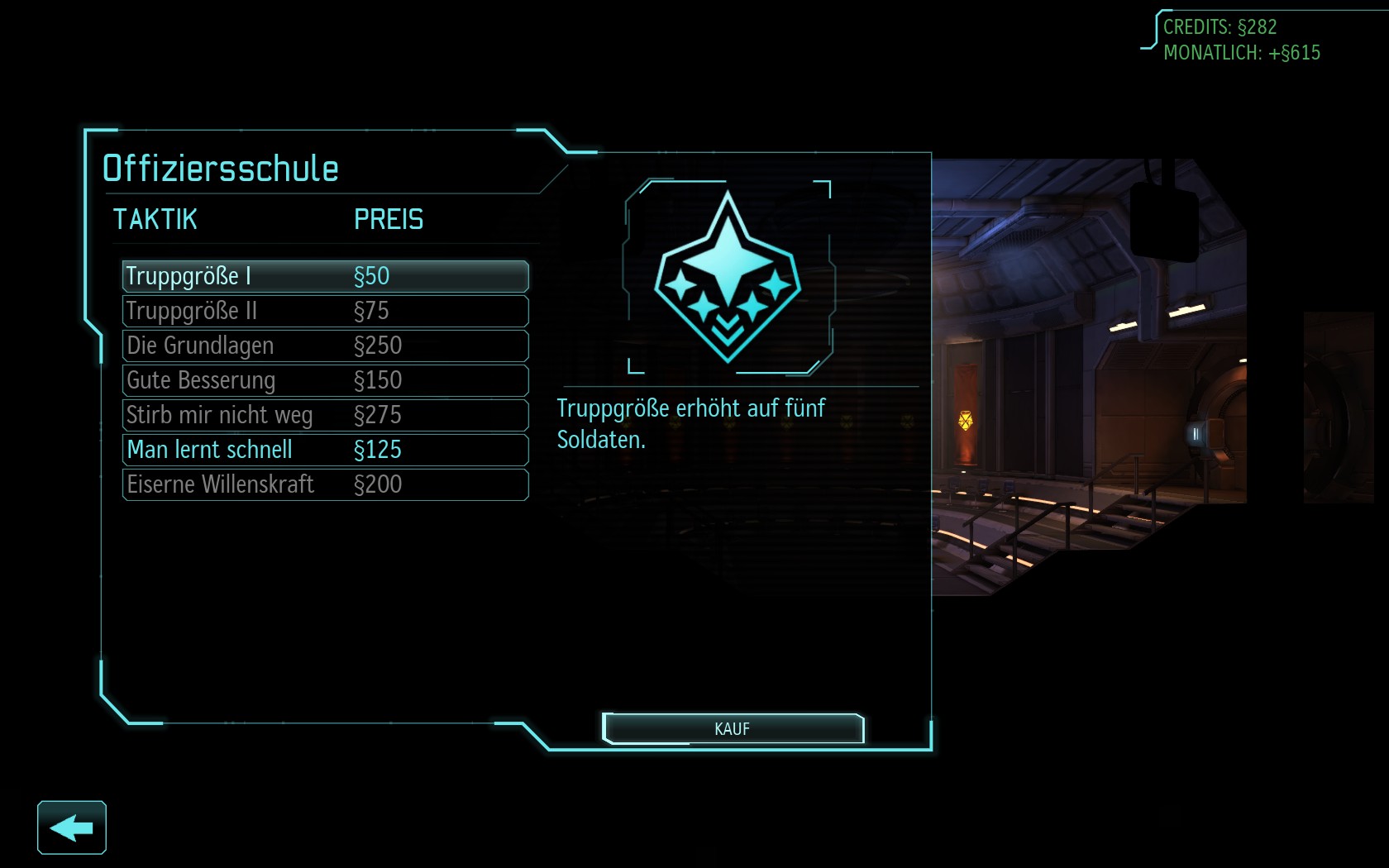Go back with the arrow button
Image resolution: width=1389 pixels, height=868 pixels.
pos(72,827)
